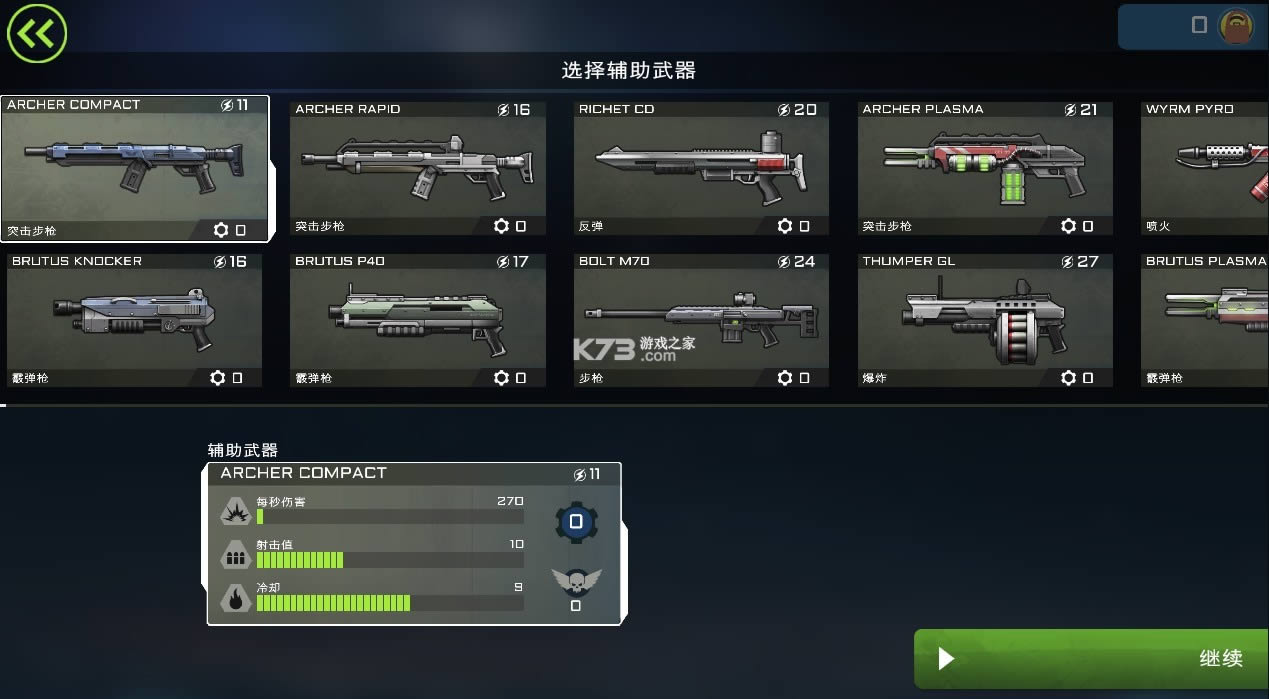Pick the Brutus Plasma shotgun card
The height and width of the screenshot is (699, 1269).
point(1206,320)
